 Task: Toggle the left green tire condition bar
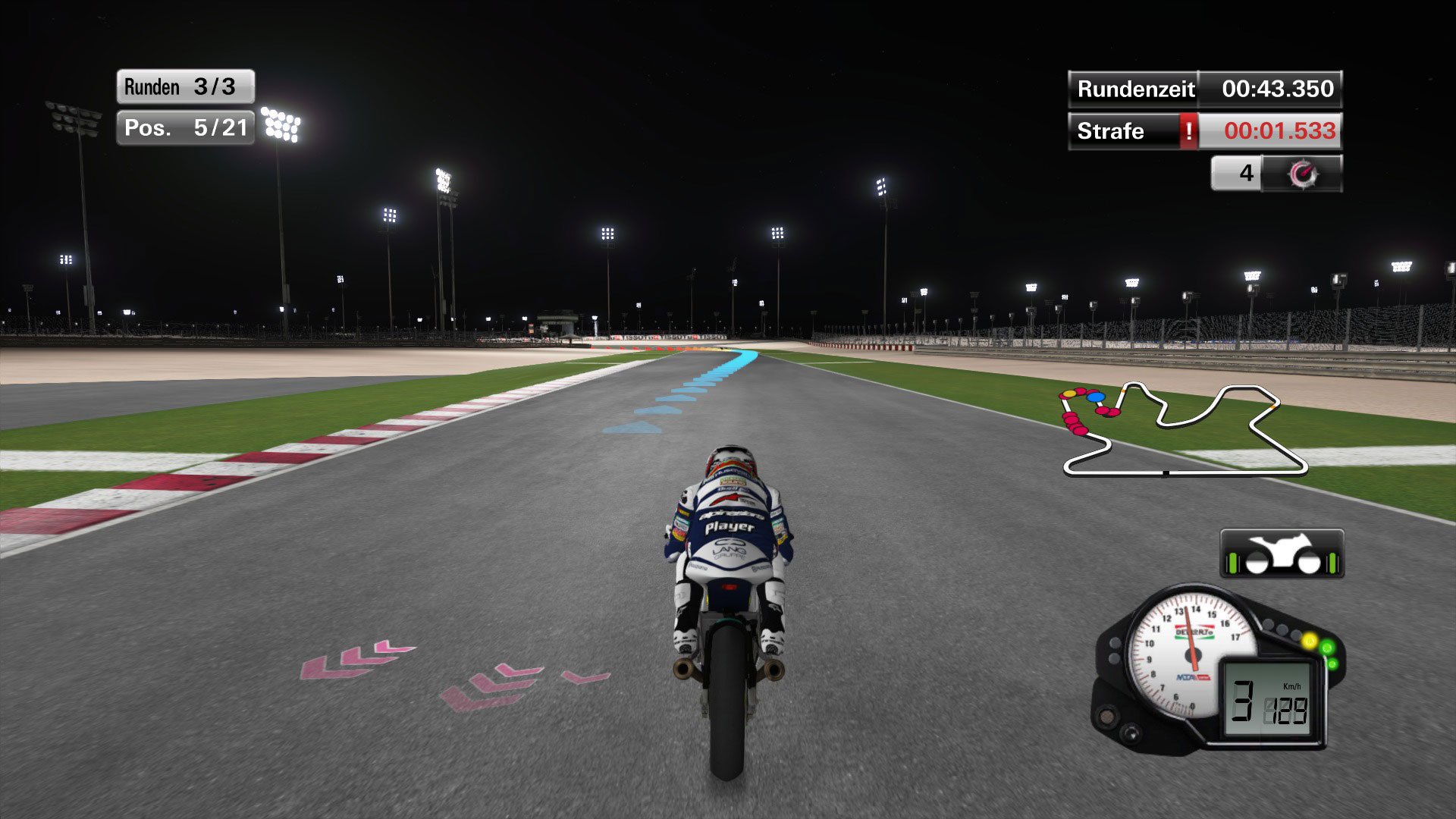1232,563
